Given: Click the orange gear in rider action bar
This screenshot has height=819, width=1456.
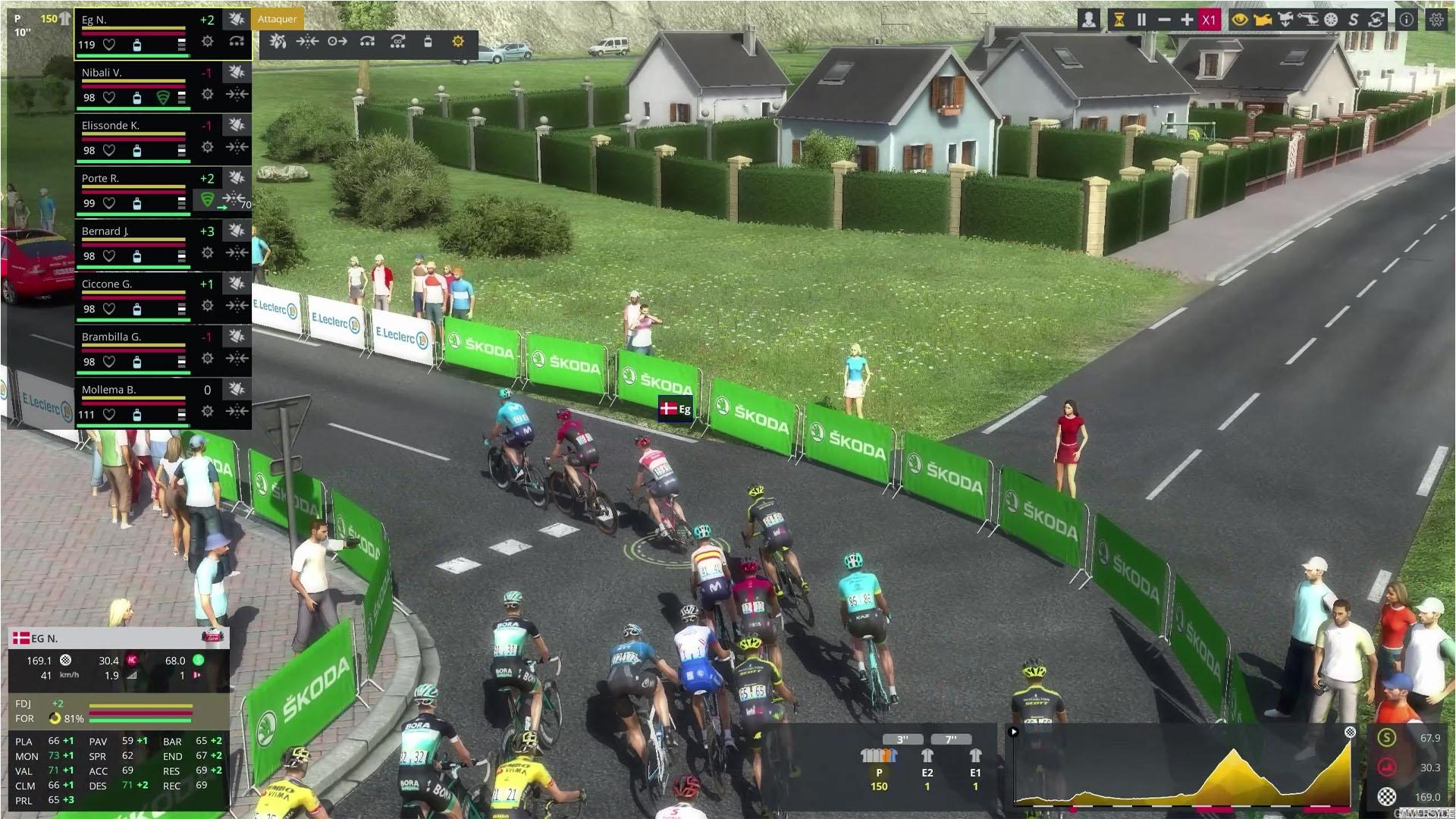Looking at the screenshot, I should point(458,42).
